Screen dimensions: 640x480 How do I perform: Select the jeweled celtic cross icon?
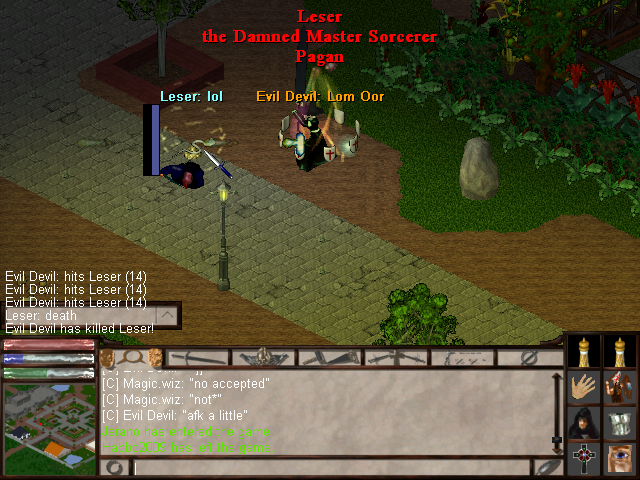(584, 458)
